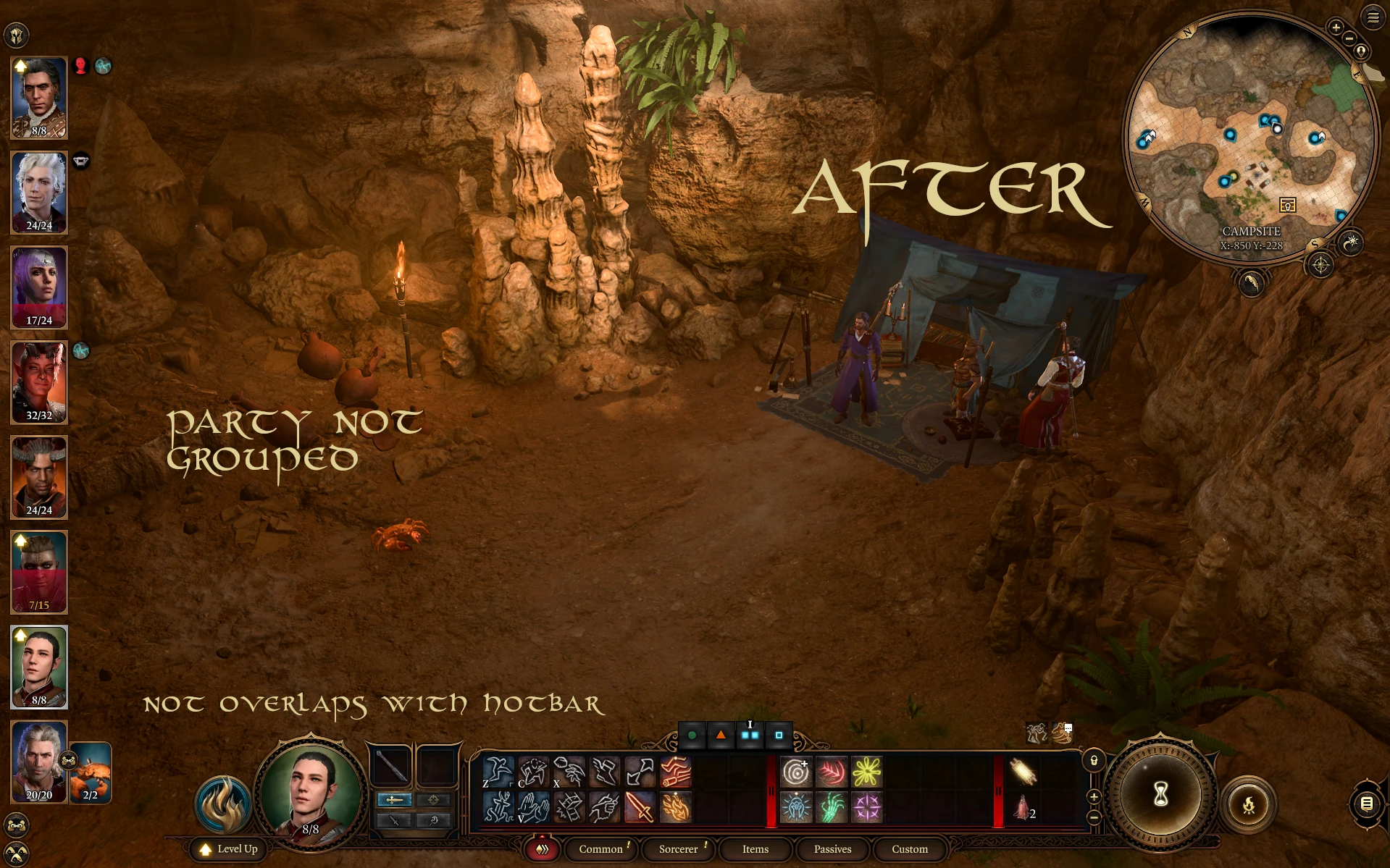The width and height of the screenshot is (1390, 868).
Task: Toggle the hotbar padlock
Action: pyautogui.click(x=1094, y=761)
